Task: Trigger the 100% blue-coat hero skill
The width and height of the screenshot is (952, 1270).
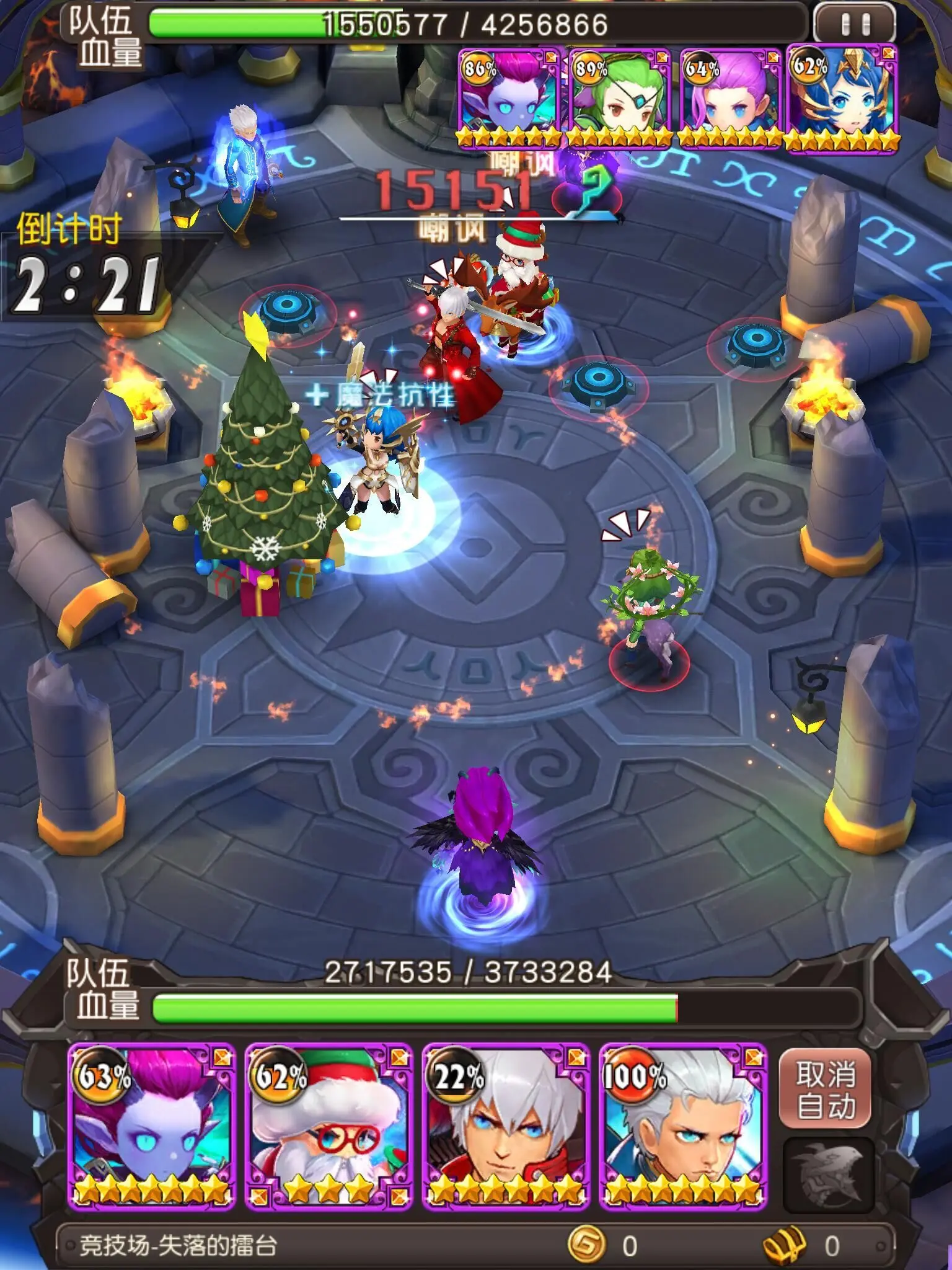Action: pyautogui.click(x=683, y=1126)
